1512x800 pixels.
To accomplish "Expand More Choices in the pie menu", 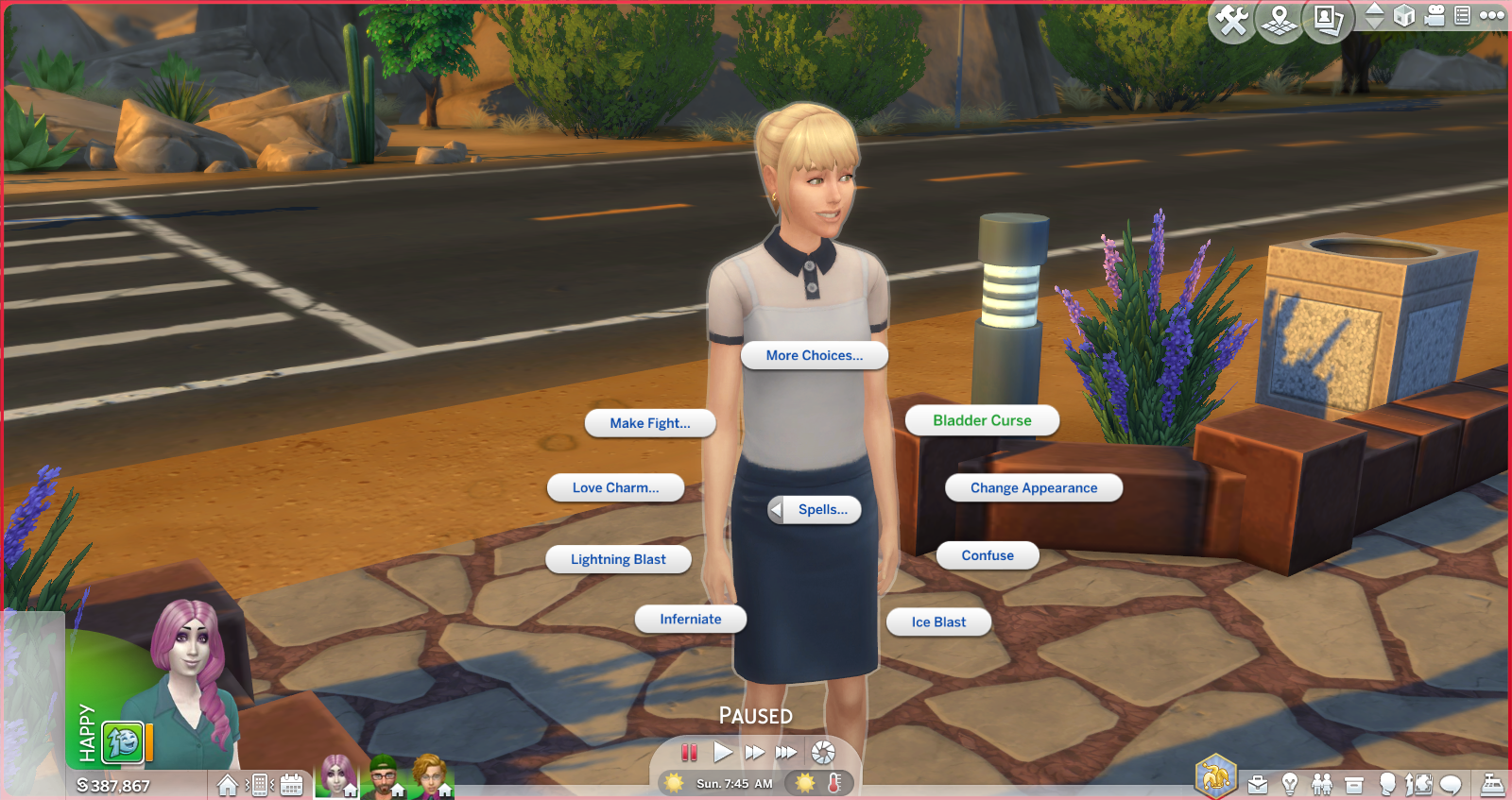I will 814,356.
